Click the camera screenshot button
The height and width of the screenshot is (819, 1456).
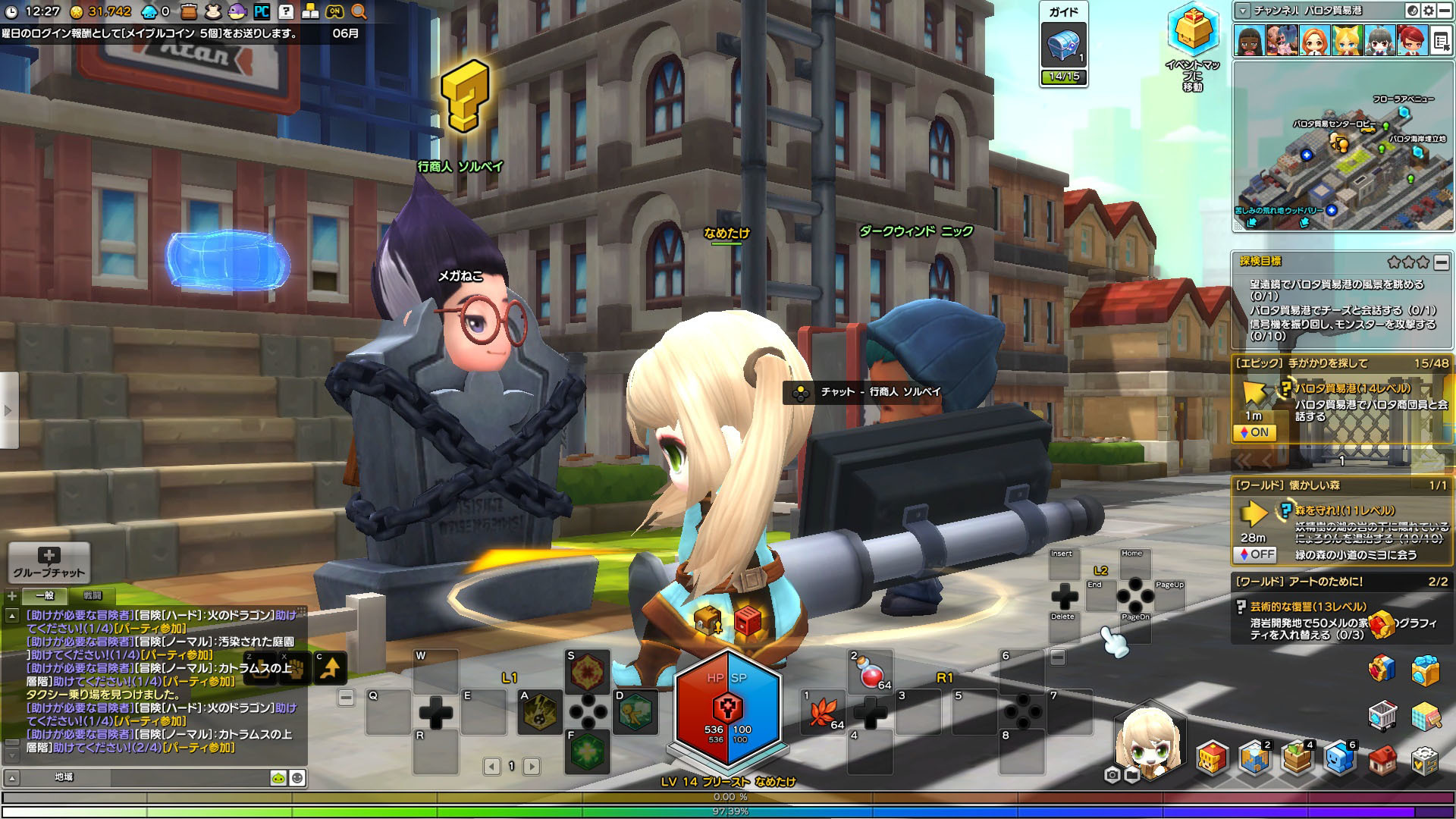click(x=1112, y=775)
